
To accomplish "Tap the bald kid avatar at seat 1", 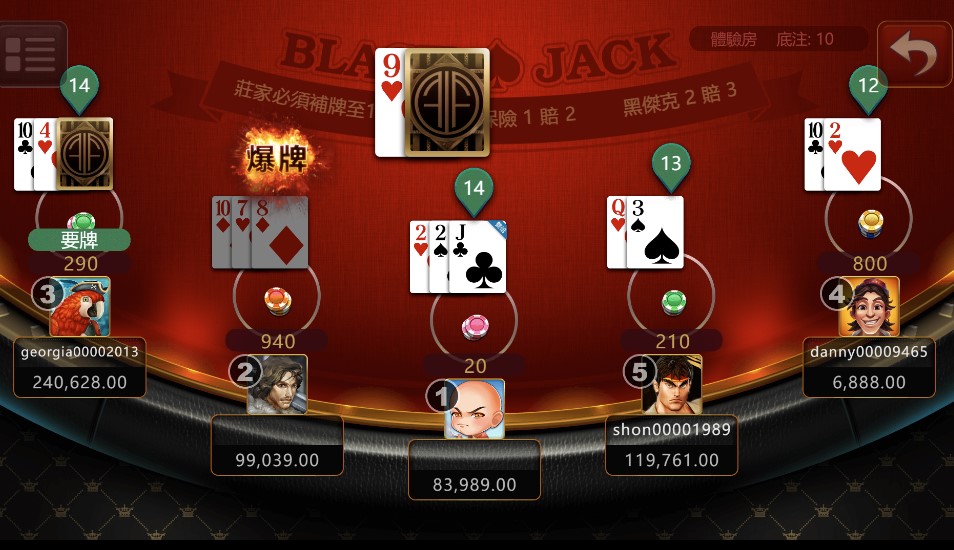I will coord(474,408).
